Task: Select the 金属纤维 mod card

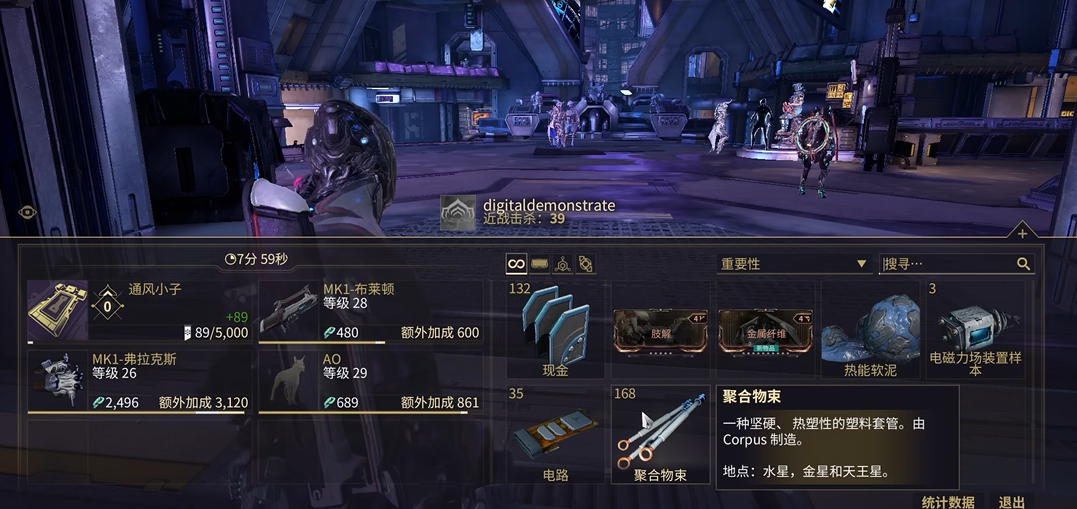Action: coord(765,329)
